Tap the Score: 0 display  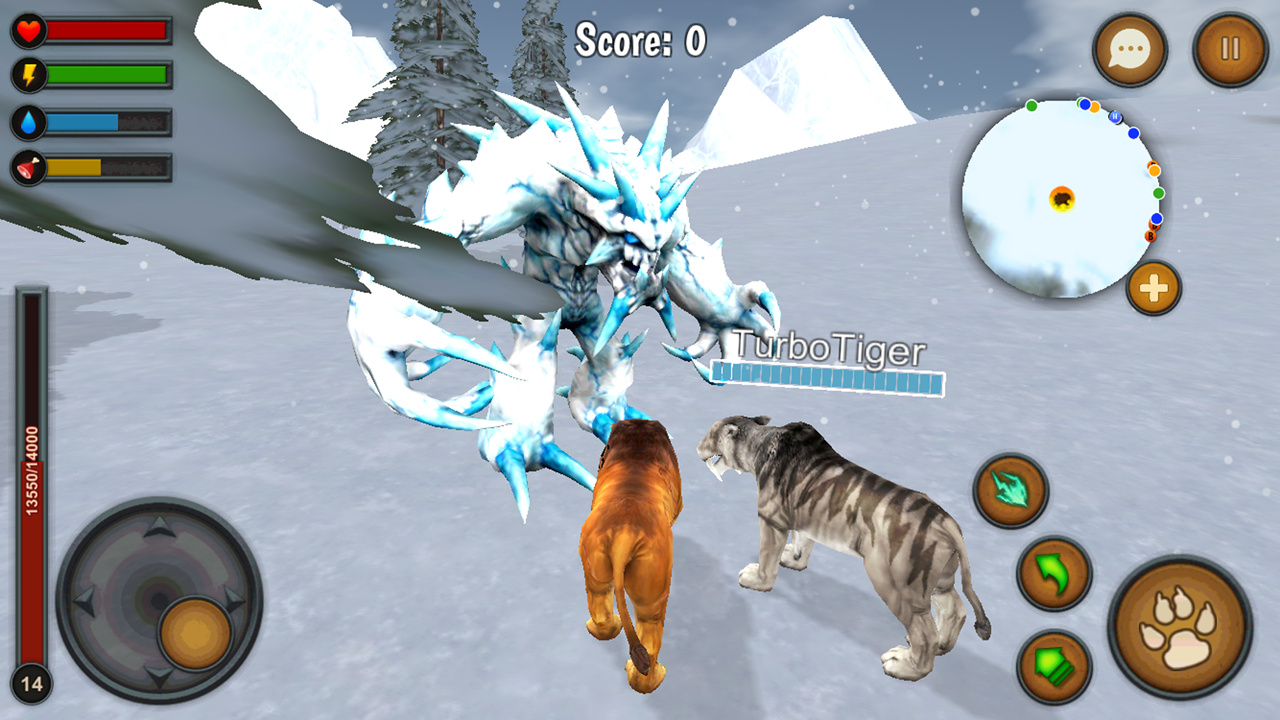640,38
